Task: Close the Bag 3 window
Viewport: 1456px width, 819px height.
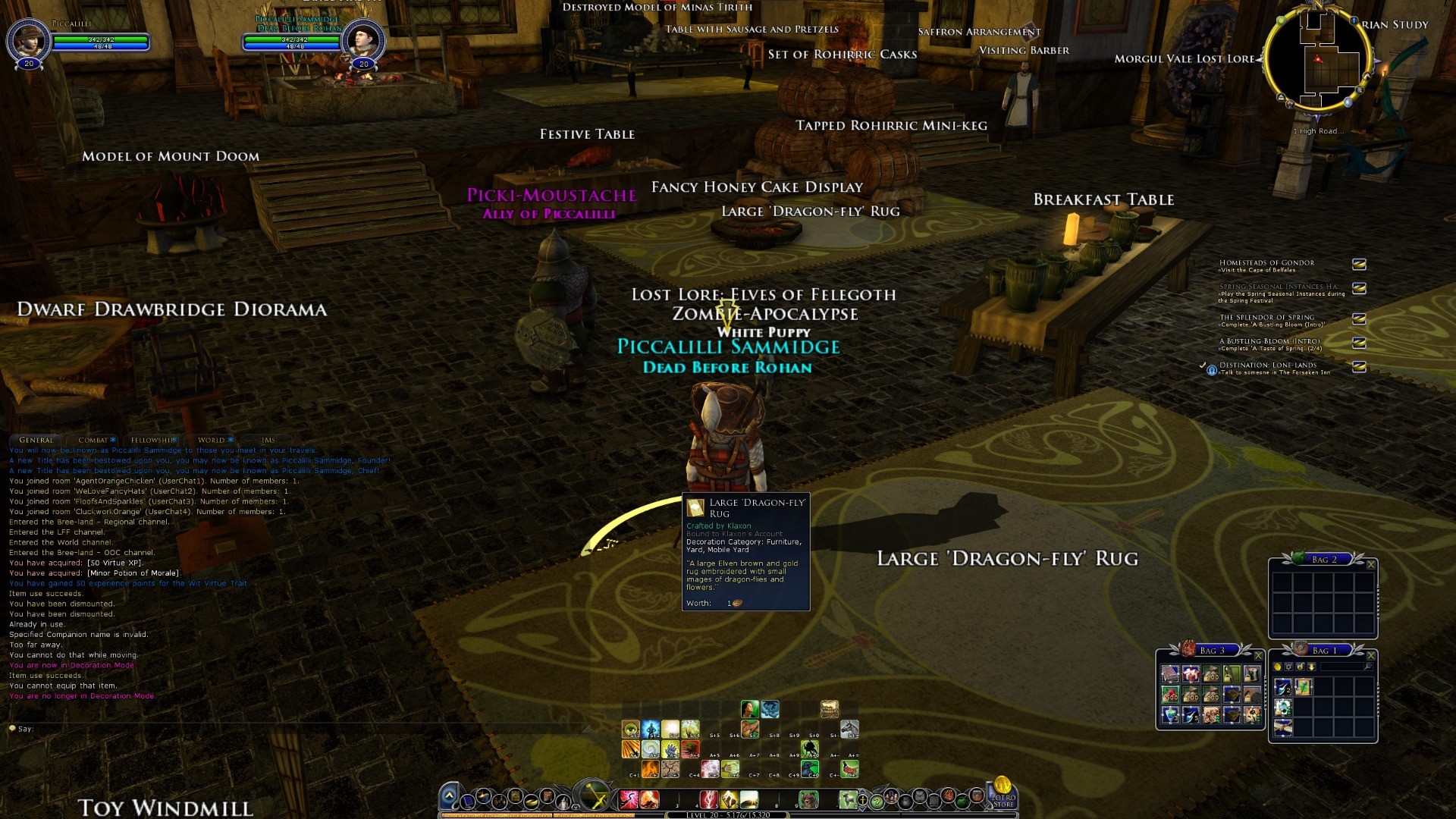Action: click(x=1258, y=655)
